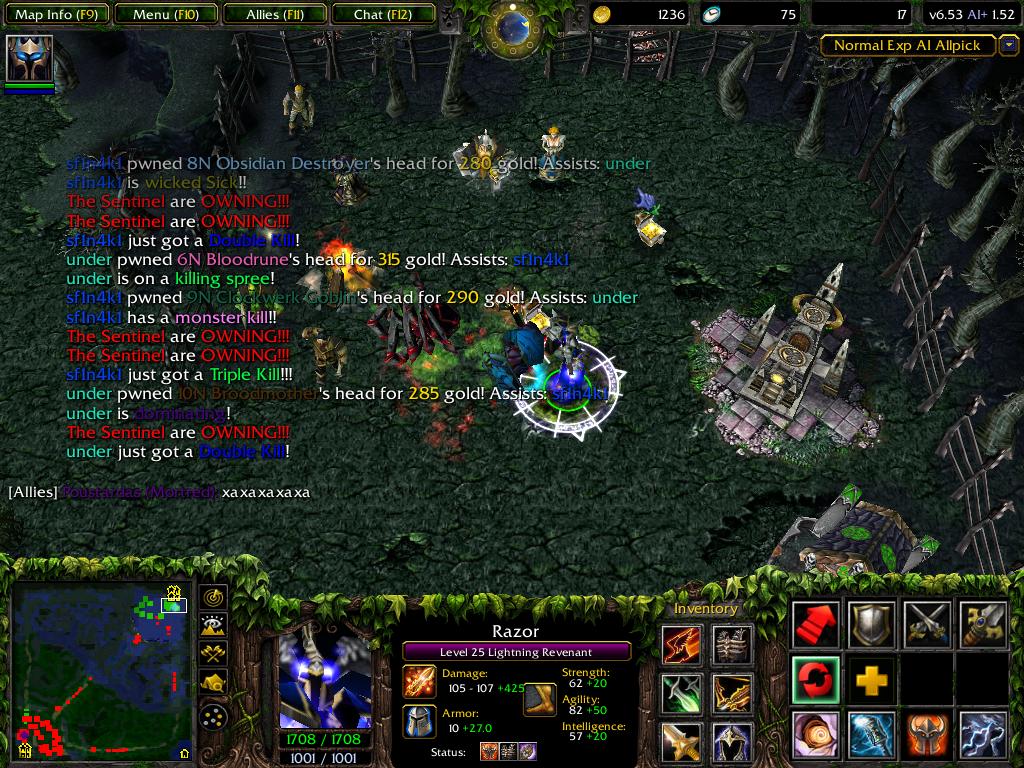
Task: Open the formation movement toggle button
Action: click(214, 717)
